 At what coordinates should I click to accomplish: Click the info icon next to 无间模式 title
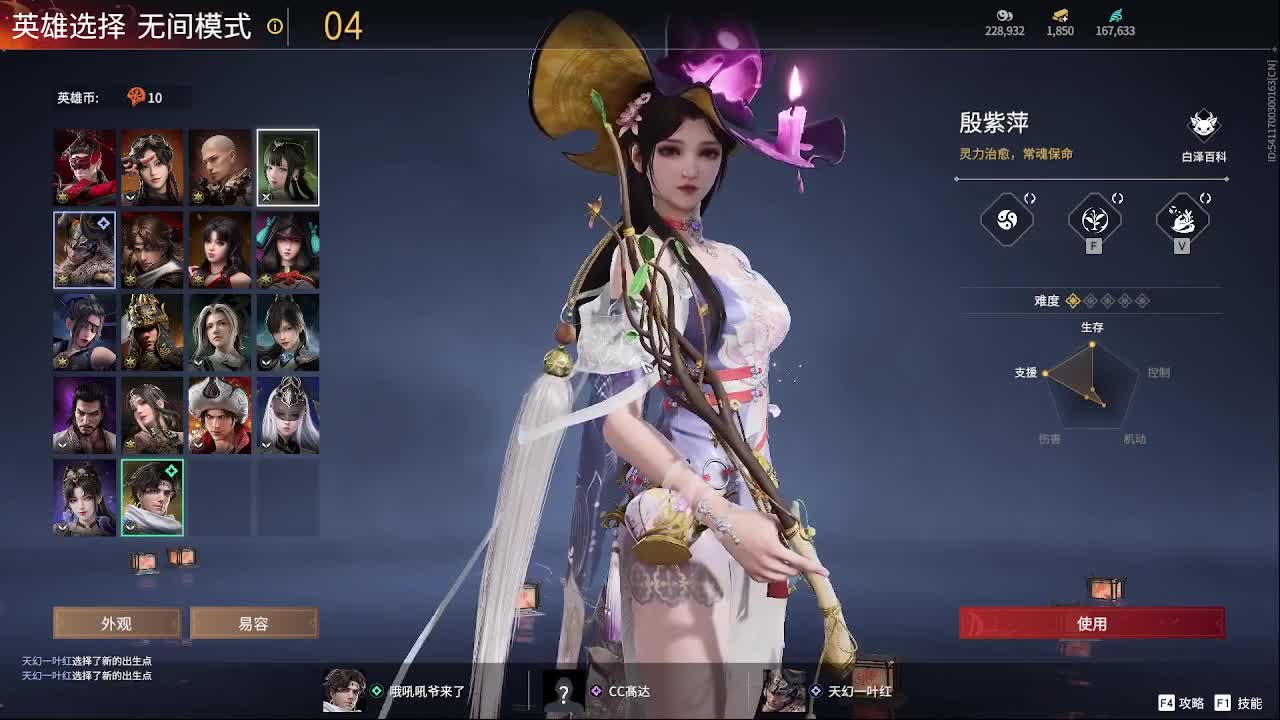click(274, 28)
